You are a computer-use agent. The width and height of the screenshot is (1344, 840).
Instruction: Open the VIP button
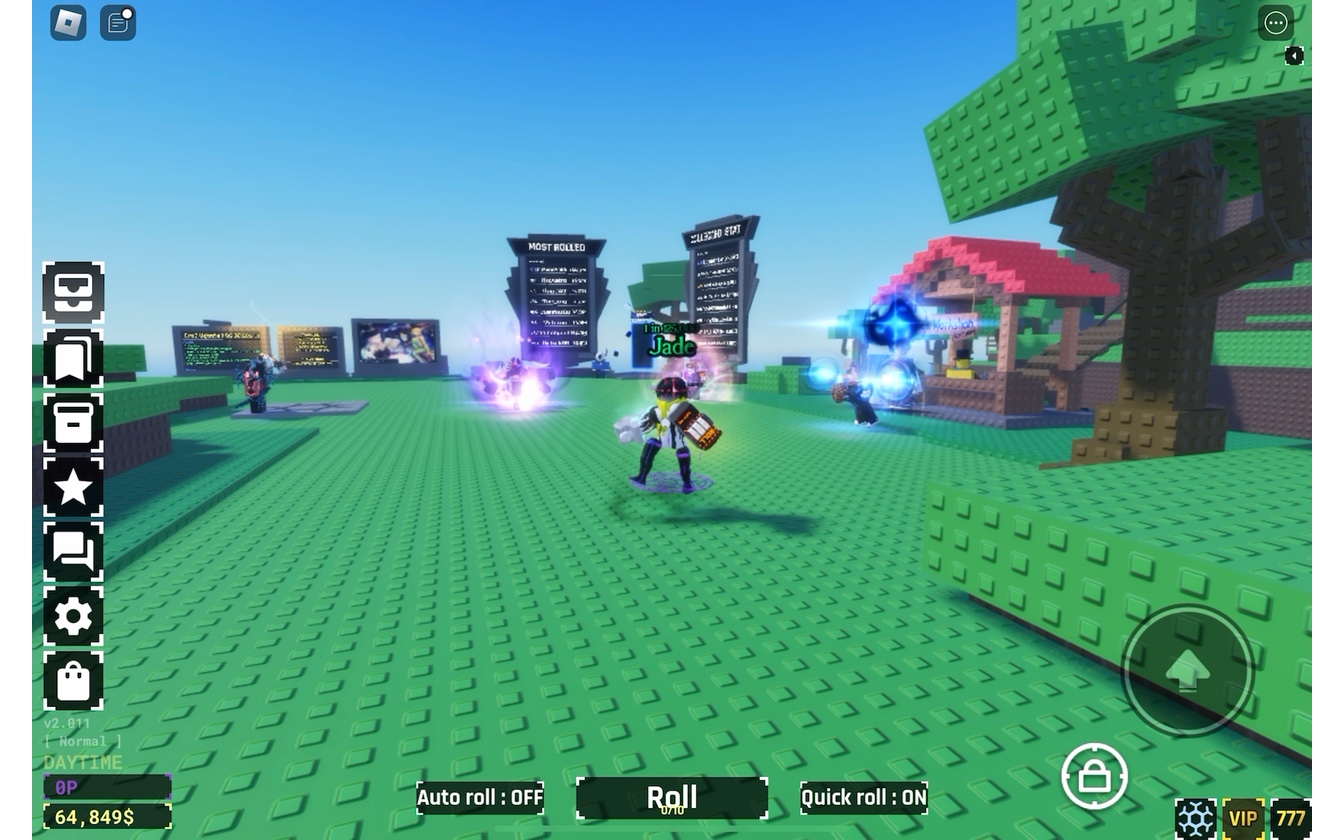point(1243,819)
